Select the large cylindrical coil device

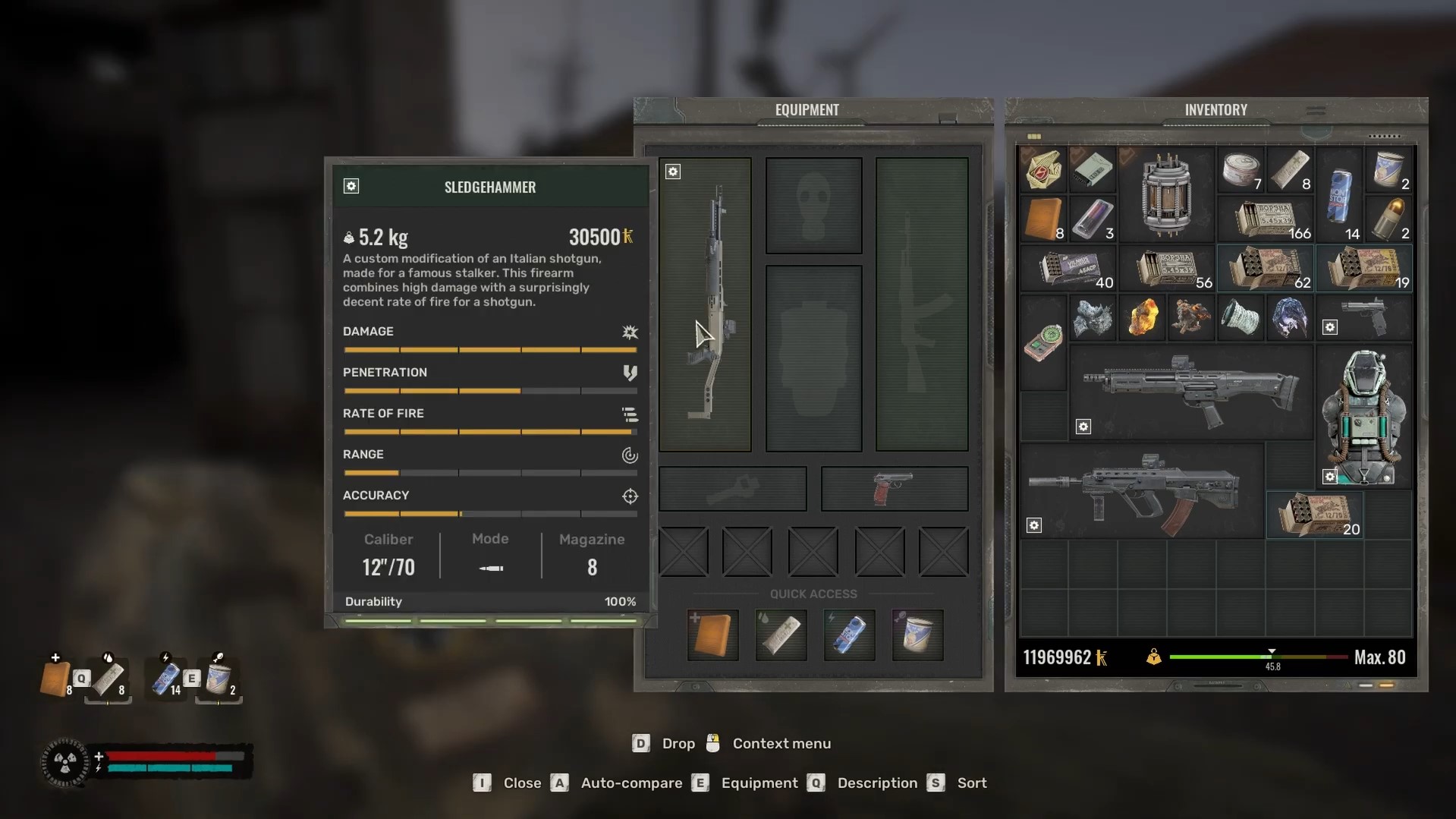pyautogui.click(x=1165, y=195)
